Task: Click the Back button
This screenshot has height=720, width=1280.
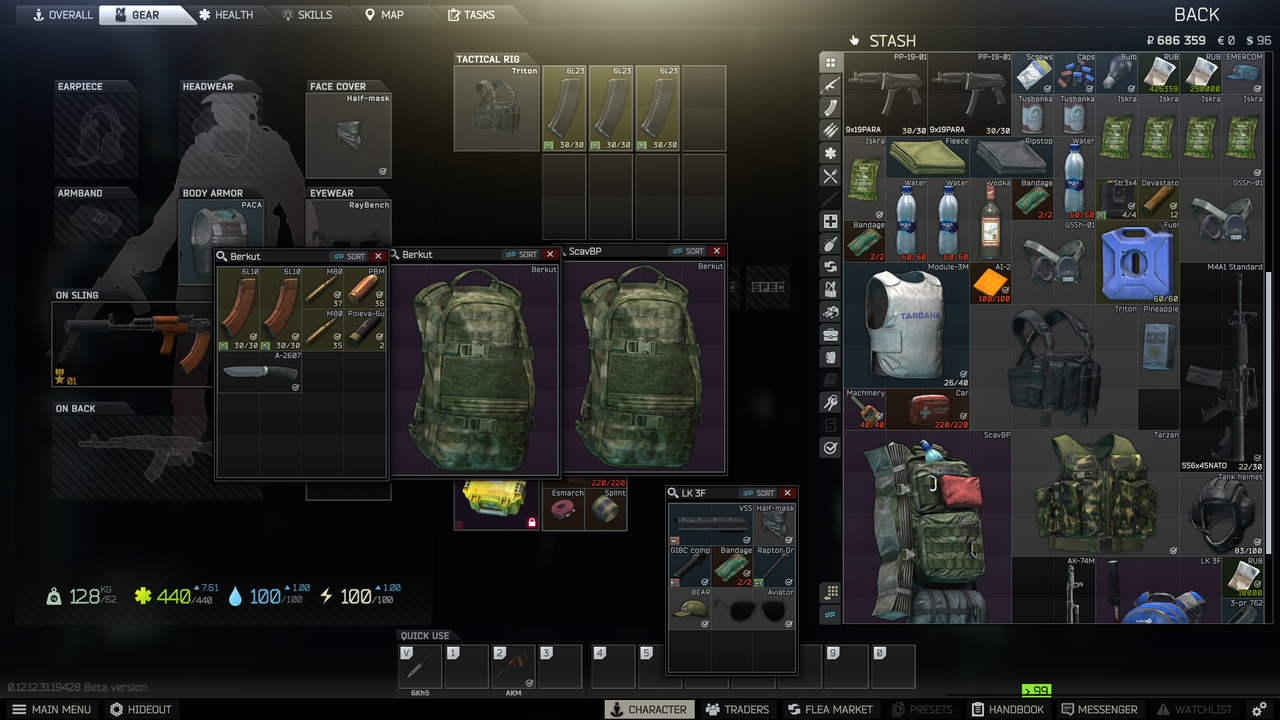Action: click(1196, 15)
